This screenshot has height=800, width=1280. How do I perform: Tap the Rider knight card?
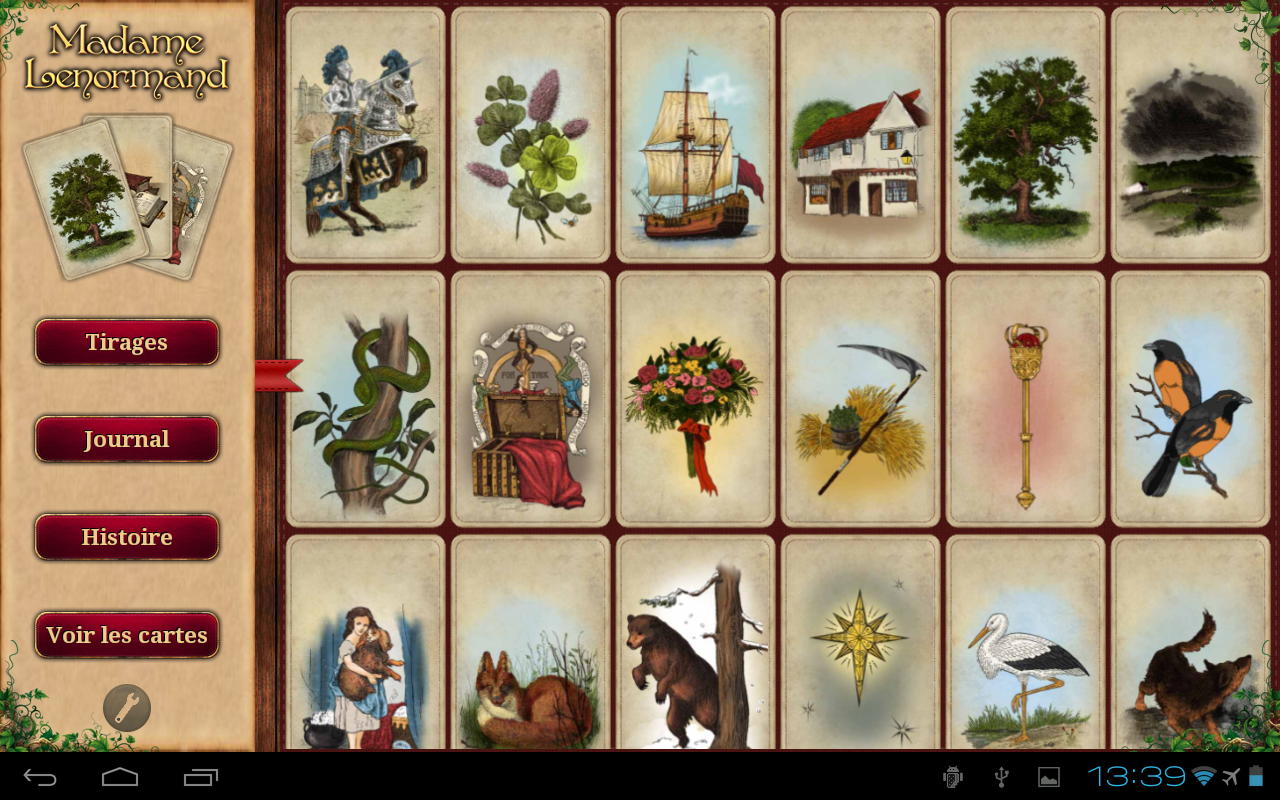364,134
